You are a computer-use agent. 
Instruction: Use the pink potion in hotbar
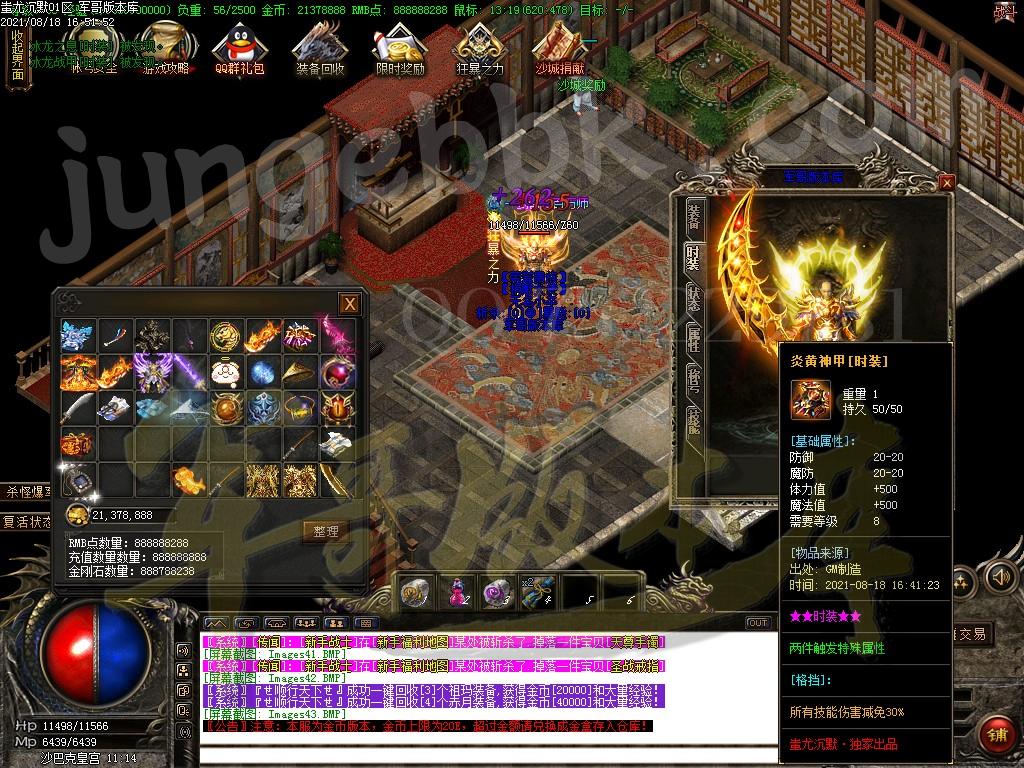point(457,592)
